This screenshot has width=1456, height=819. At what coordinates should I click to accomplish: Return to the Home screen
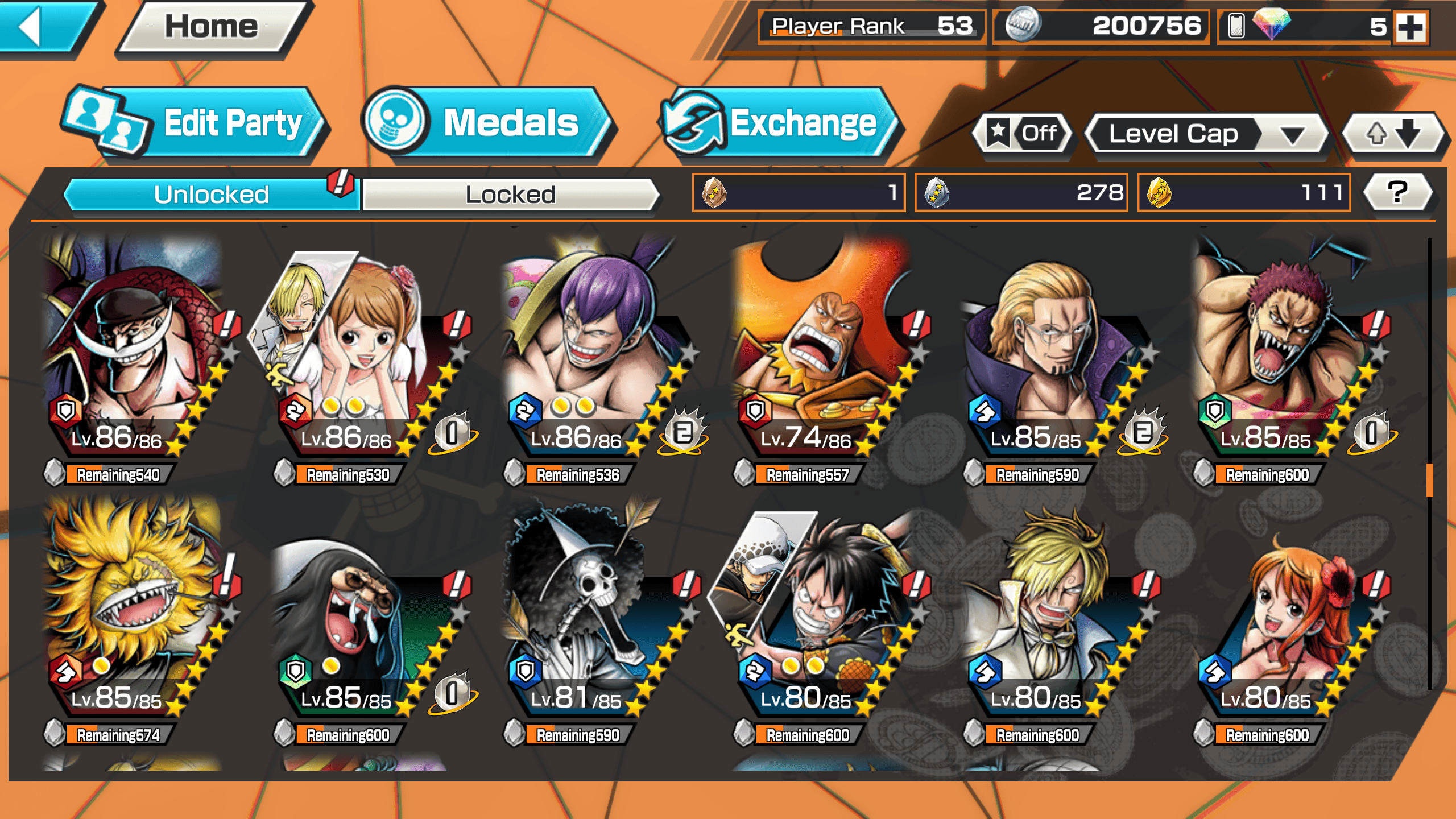212,27
